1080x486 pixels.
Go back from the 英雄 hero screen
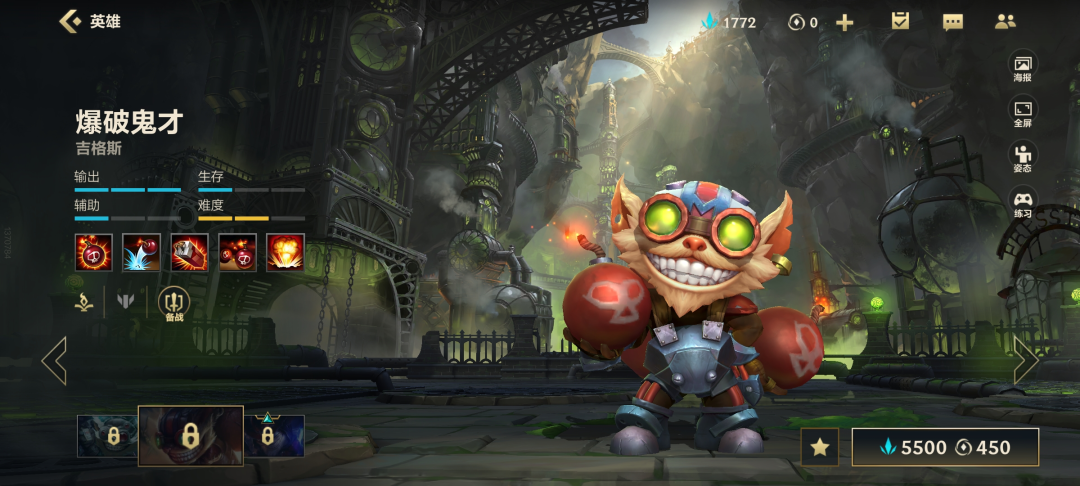[x=70, y=21]
